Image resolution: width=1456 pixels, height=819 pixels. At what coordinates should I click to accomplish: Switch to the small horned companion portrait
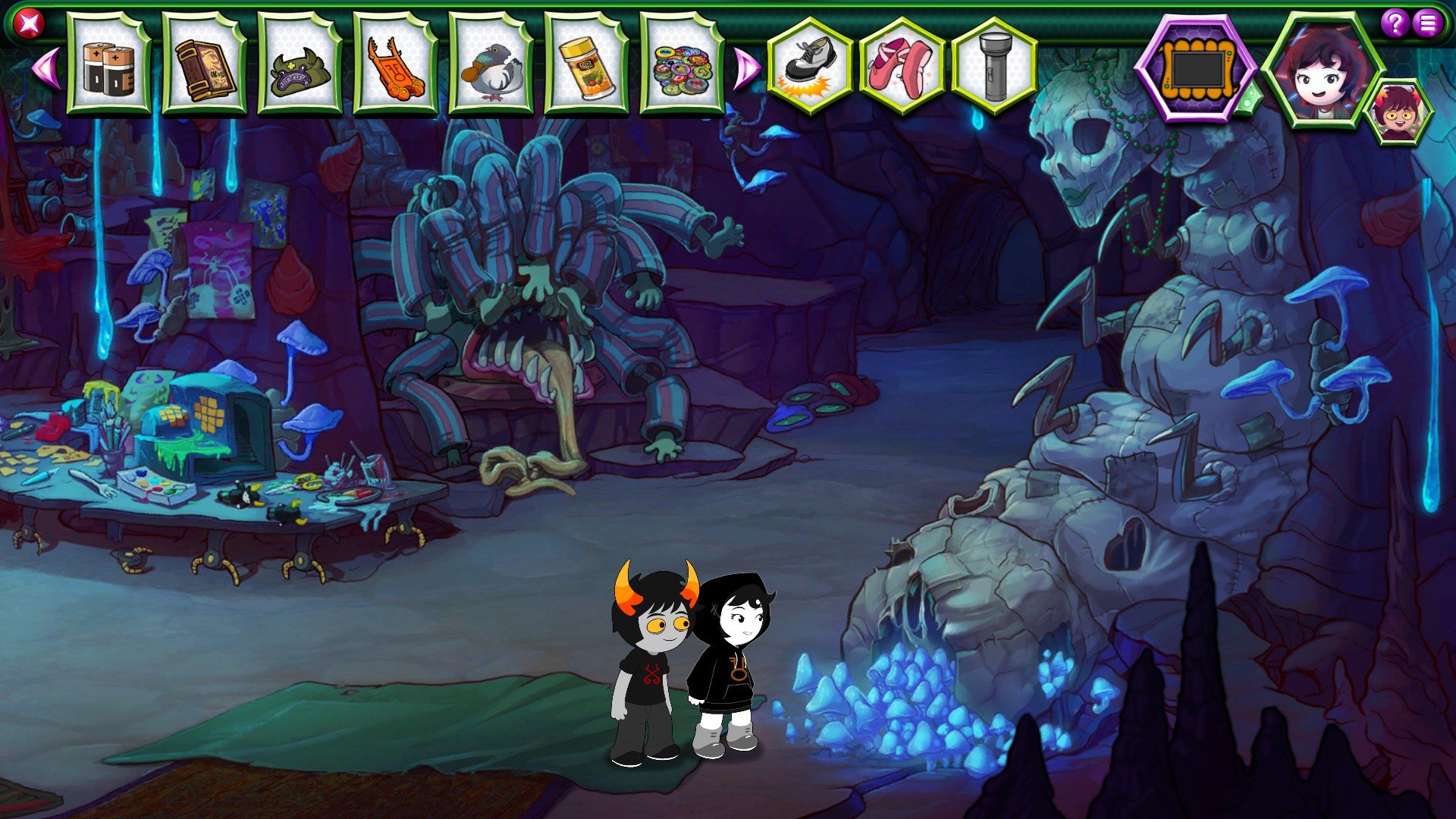(1400, 113)
